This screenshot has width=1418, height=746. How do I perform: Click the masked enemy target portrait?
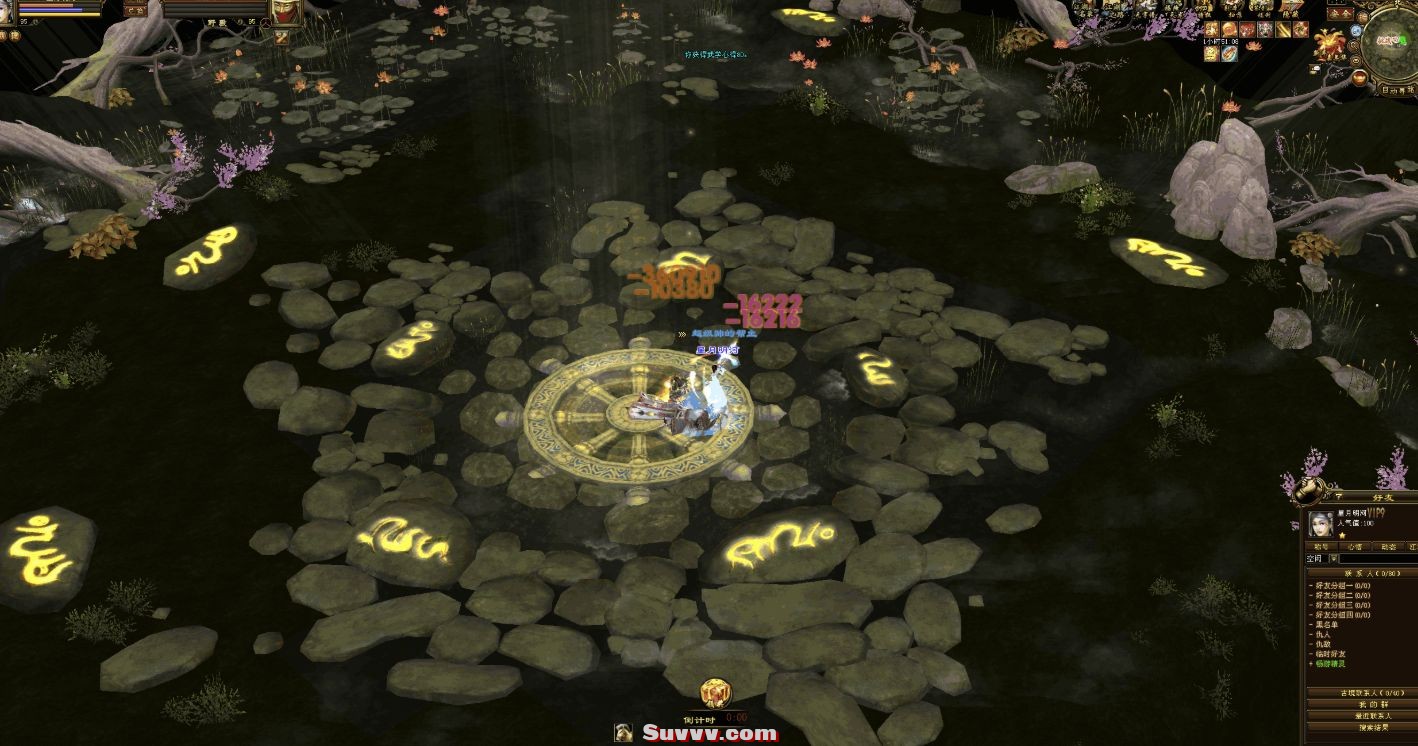tap(287, 12)
